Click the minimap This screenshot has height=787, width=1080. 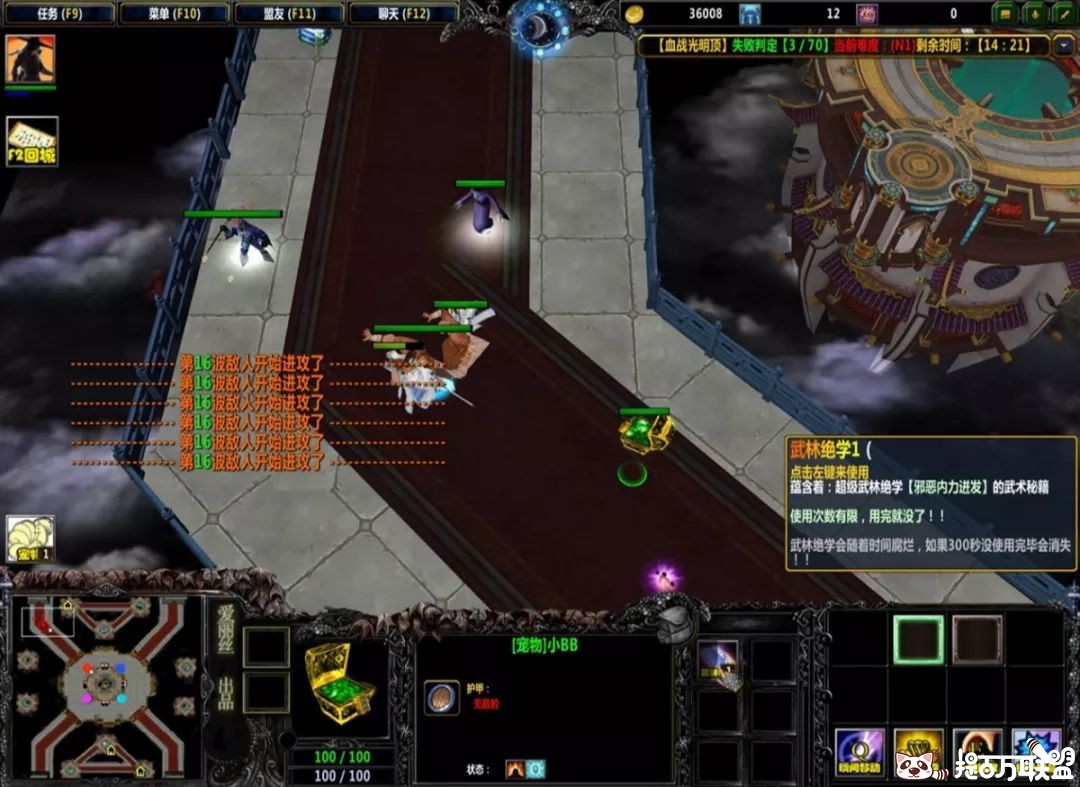(x=105, y=688)
